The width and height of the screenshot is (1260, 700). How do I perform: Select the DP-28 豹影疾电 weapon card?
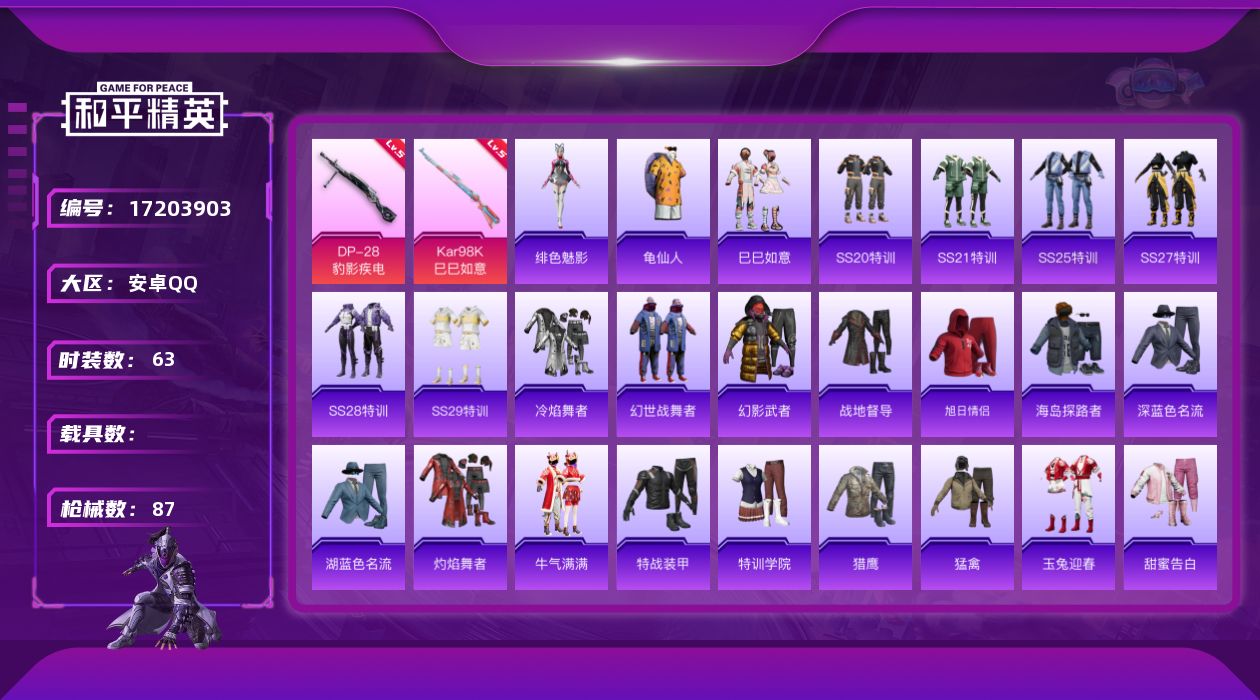(358, 211)
